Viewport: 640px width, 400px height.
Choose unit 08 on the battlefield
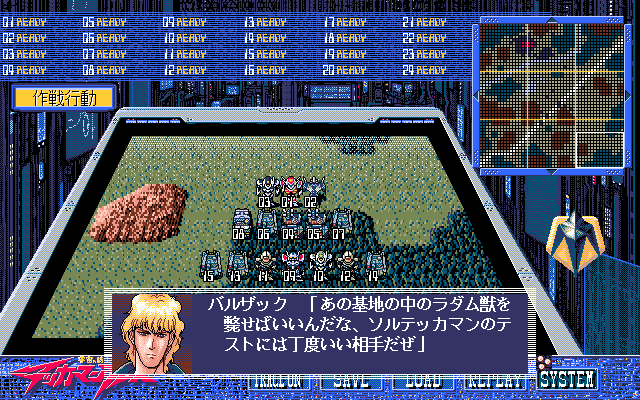[241, 223]
